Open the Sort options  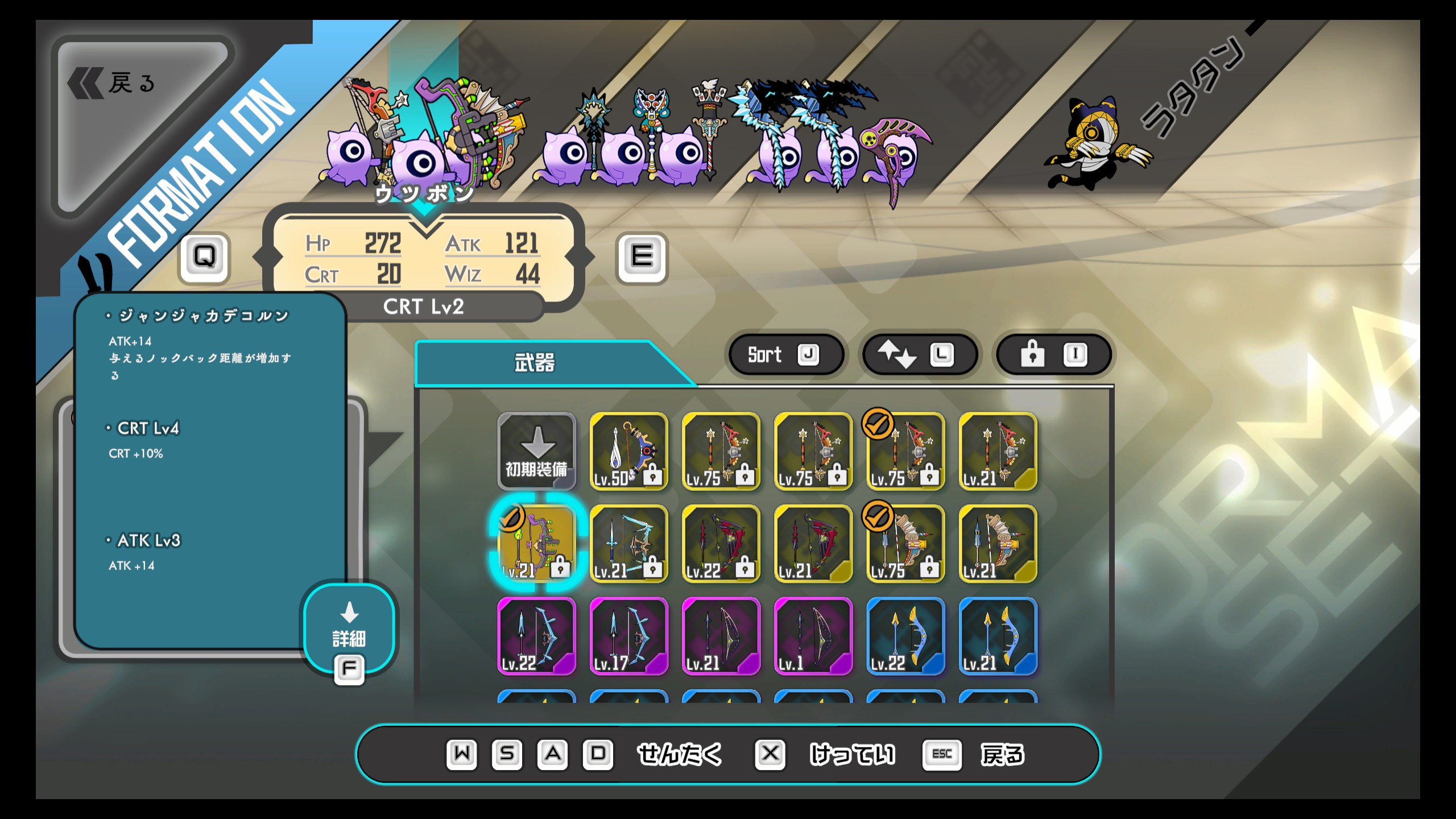click(785, 354)
